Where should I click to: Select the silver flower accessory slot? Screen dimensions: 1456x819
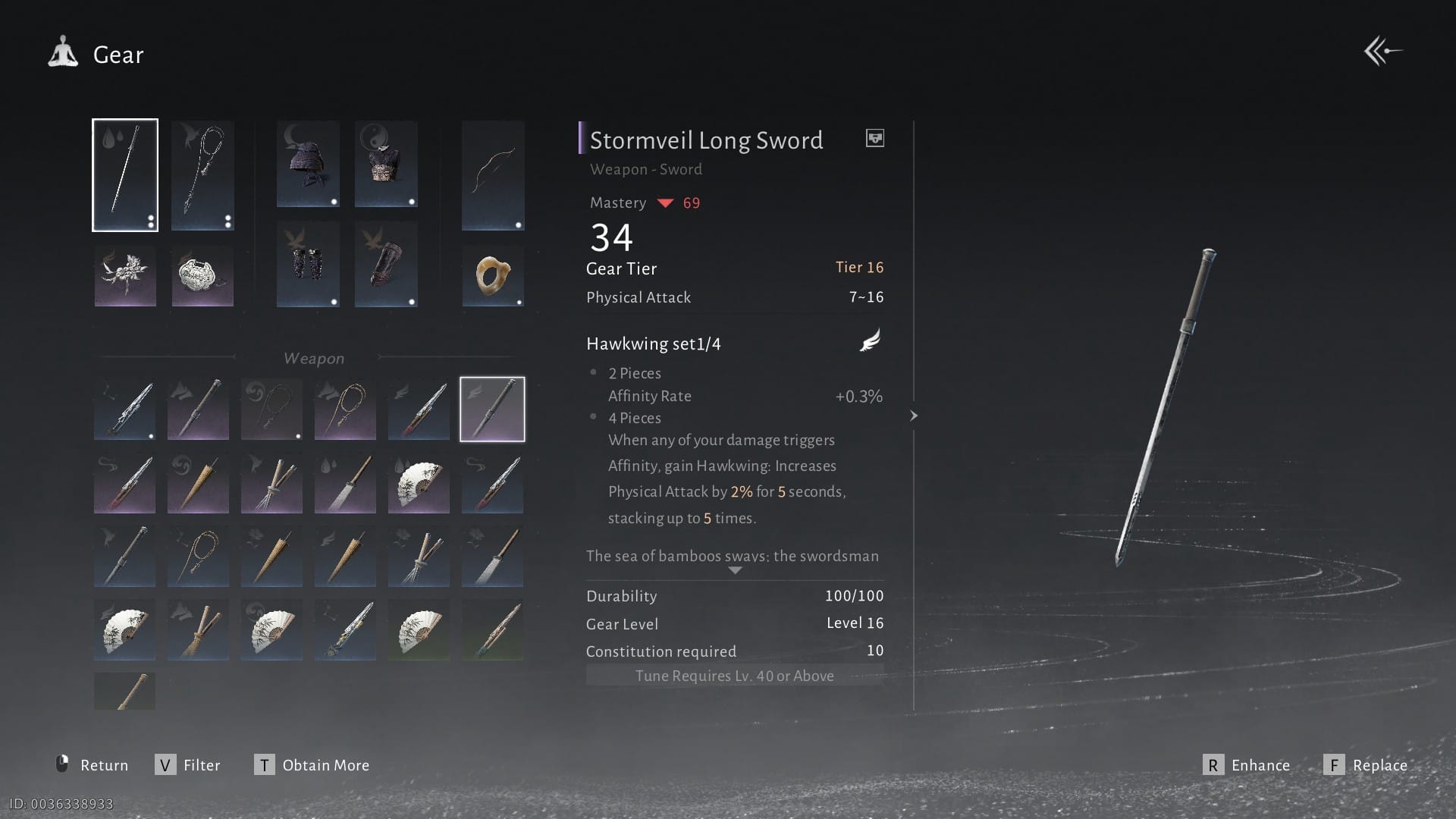pyautogui.click(x=125, y=275)
